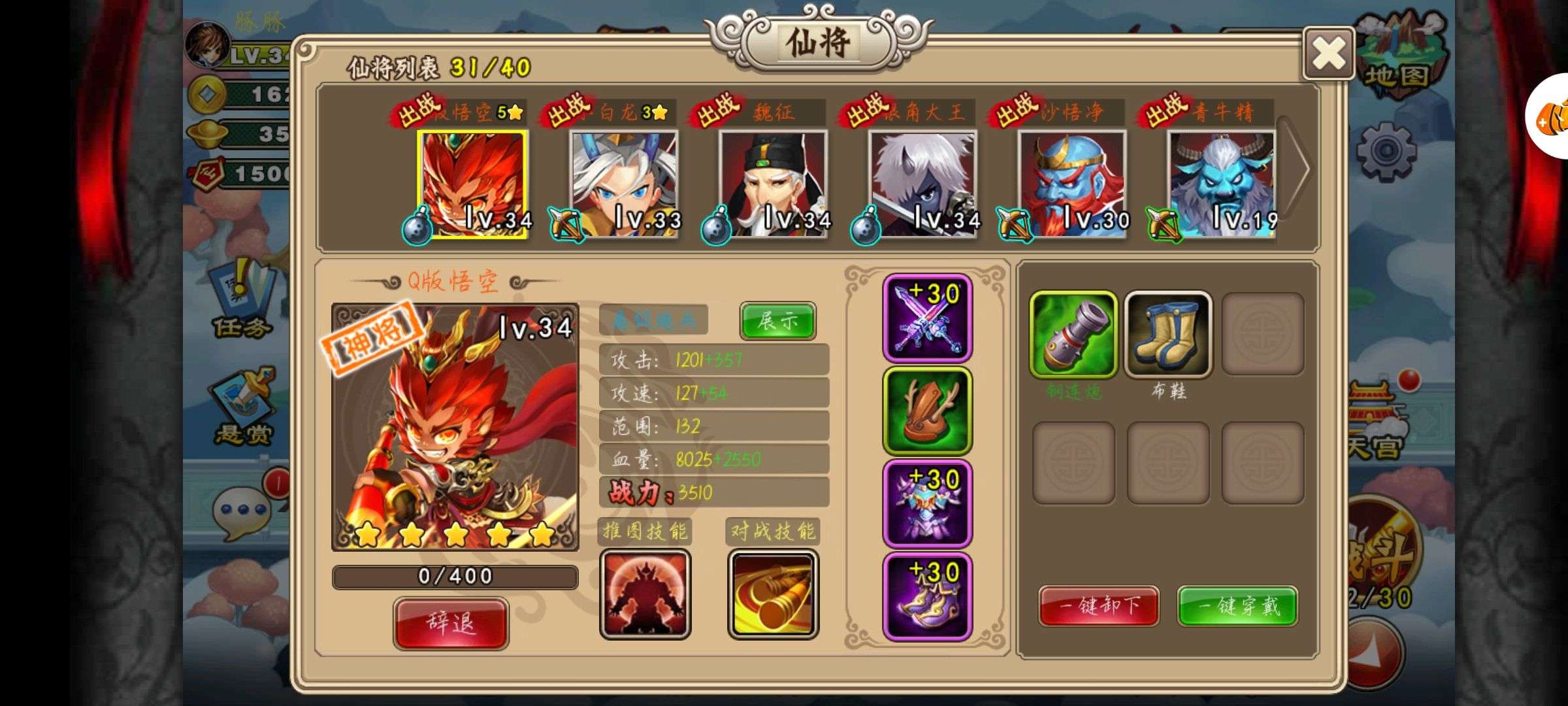Choose the 青牛精 hero portrait

1221,184
